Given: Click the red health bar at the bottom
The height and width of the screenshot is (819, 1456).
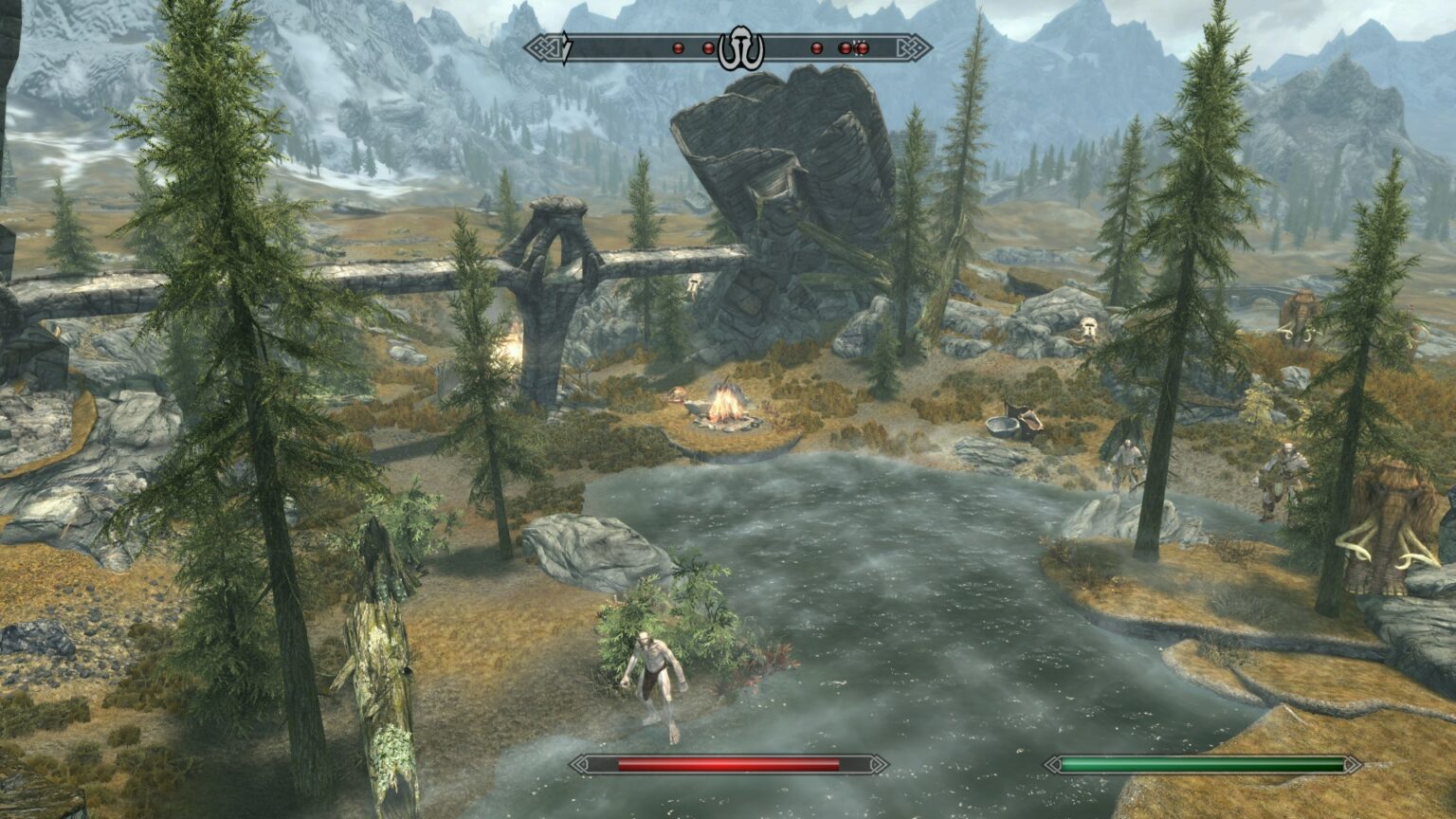Looking at the screenshot, I should pyautogui.click(x=730, y=762).
